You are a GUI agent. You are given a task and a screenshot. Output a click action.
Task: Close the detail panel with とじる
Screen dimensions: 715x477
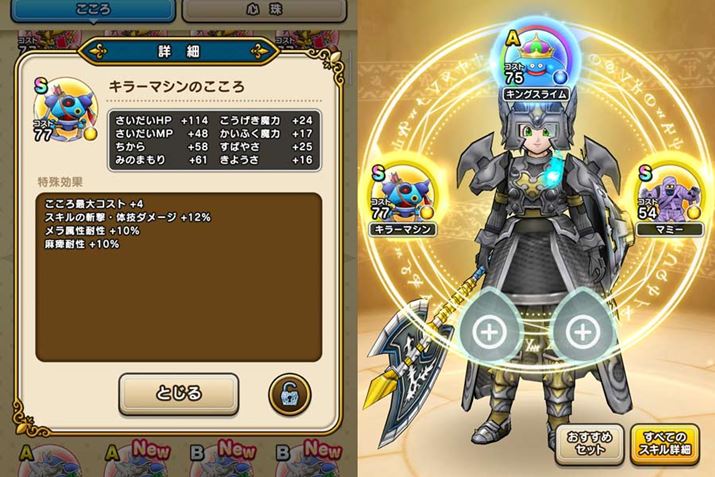[179, 394]
